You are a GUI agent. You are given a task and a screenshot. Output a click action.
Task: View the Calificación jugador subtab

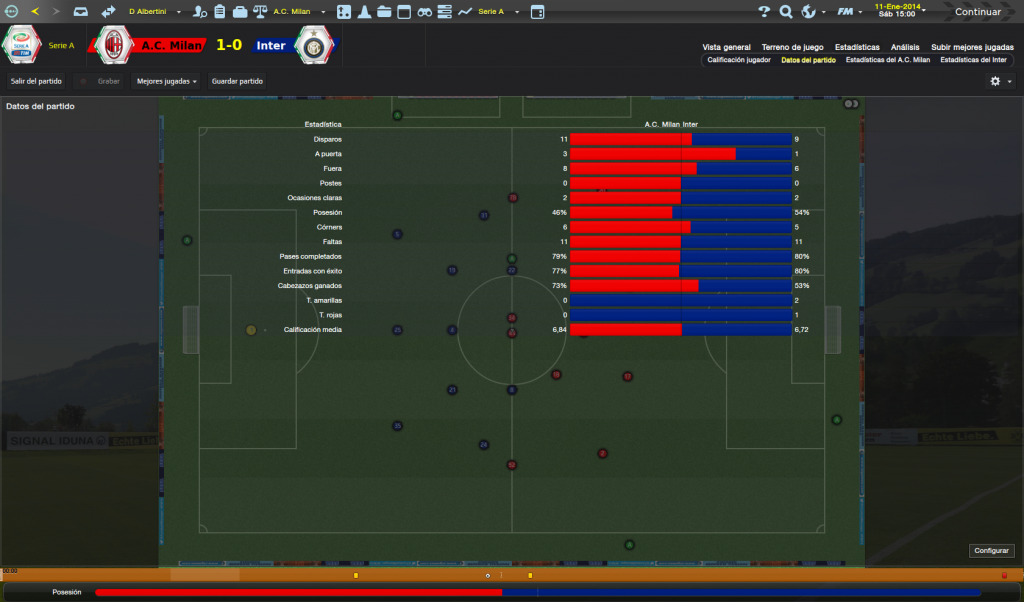tap(739, 60)
